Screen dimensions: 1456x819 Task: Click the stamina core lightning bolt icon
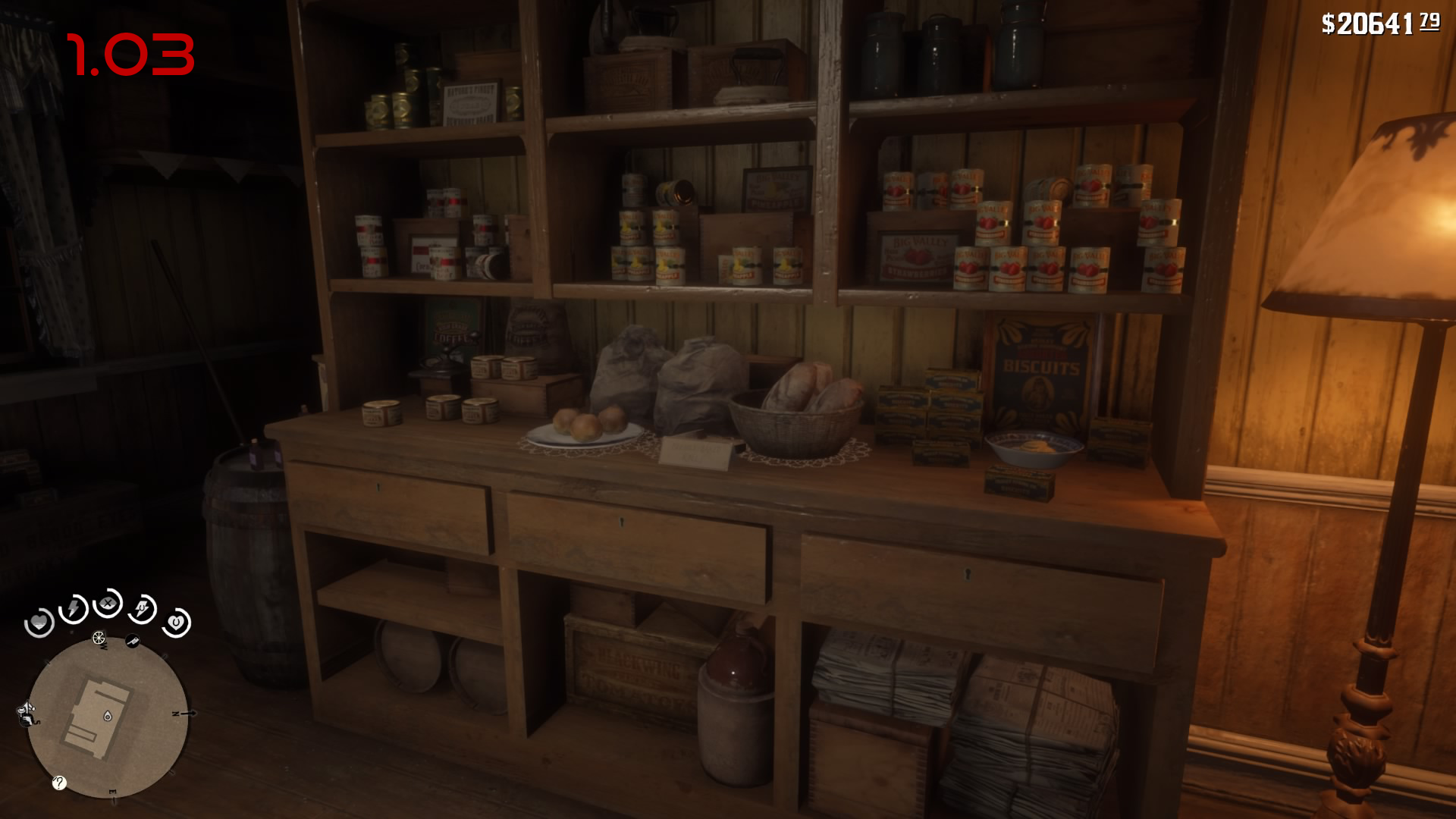point(74,608)
